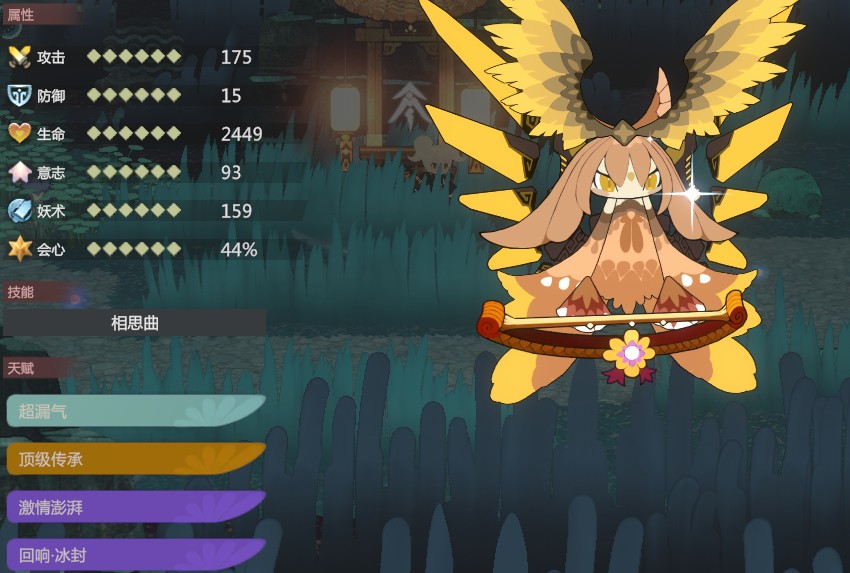Open the 超漏气 talent
The height and width of the screenshot is (573, 850).
[135, 410]
